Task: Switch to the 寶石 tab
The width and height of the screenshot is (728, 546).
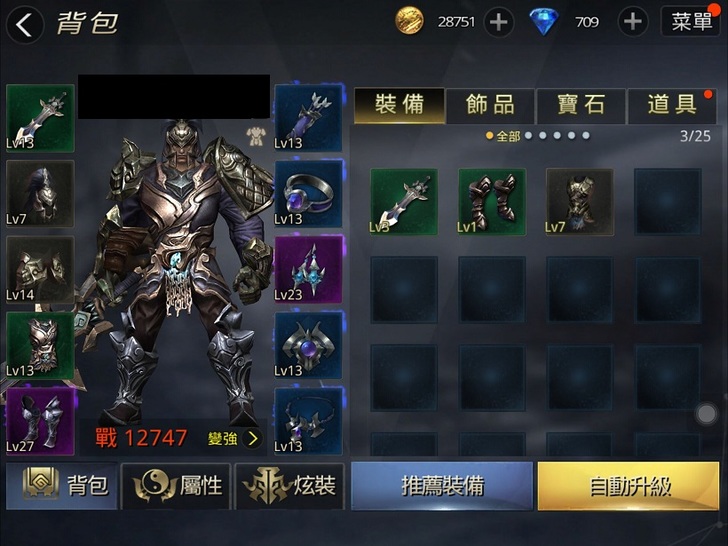Action: (x=581, y=105)
